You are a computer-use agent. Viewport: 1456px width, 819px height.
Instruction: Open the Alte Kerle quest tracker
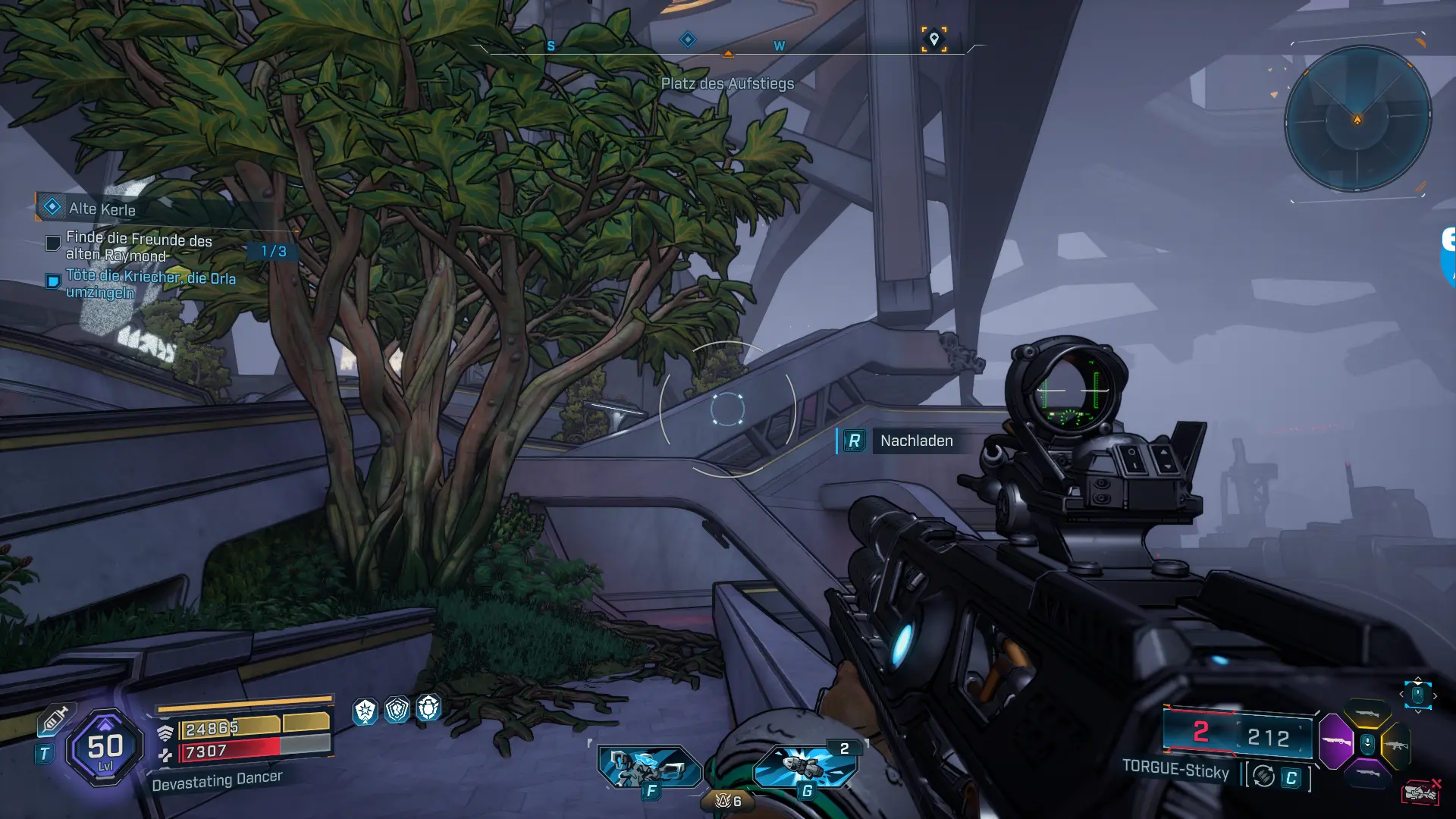[102, 209]
